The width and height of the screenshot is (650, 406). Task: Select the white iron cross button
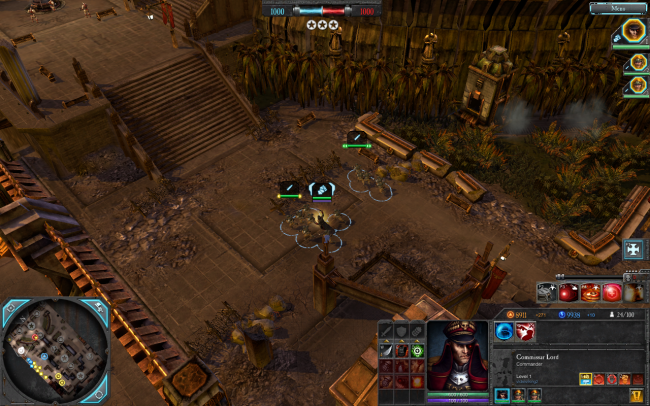pos(633,249)
